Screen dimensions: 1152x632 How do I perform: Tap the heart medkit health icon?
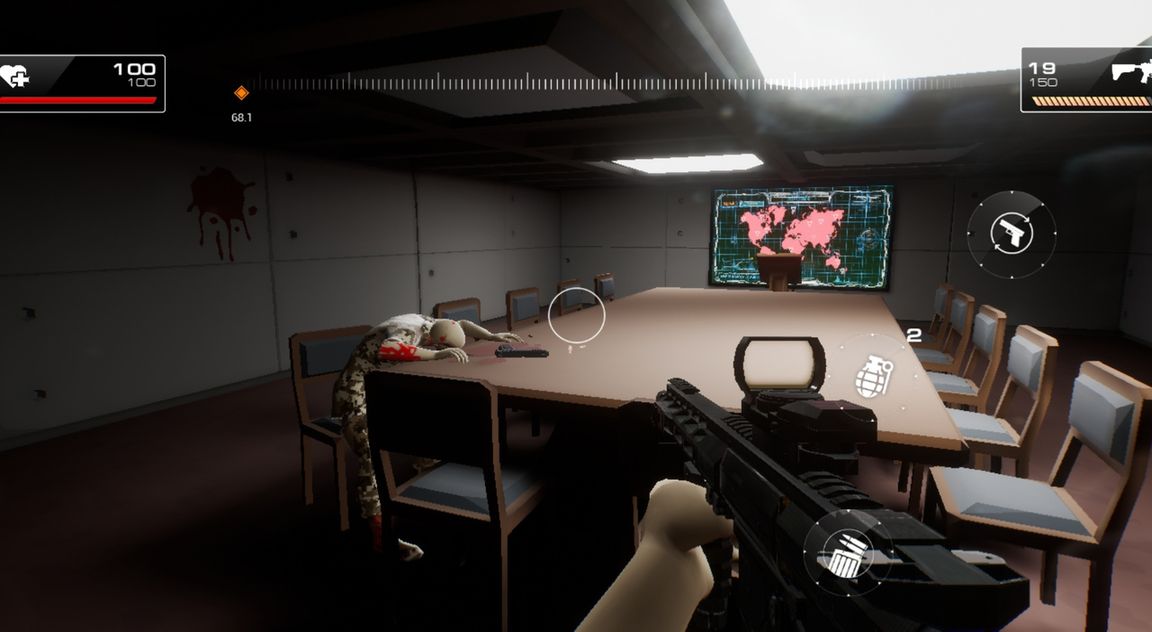pyautogui.click(x=14, y=75)
